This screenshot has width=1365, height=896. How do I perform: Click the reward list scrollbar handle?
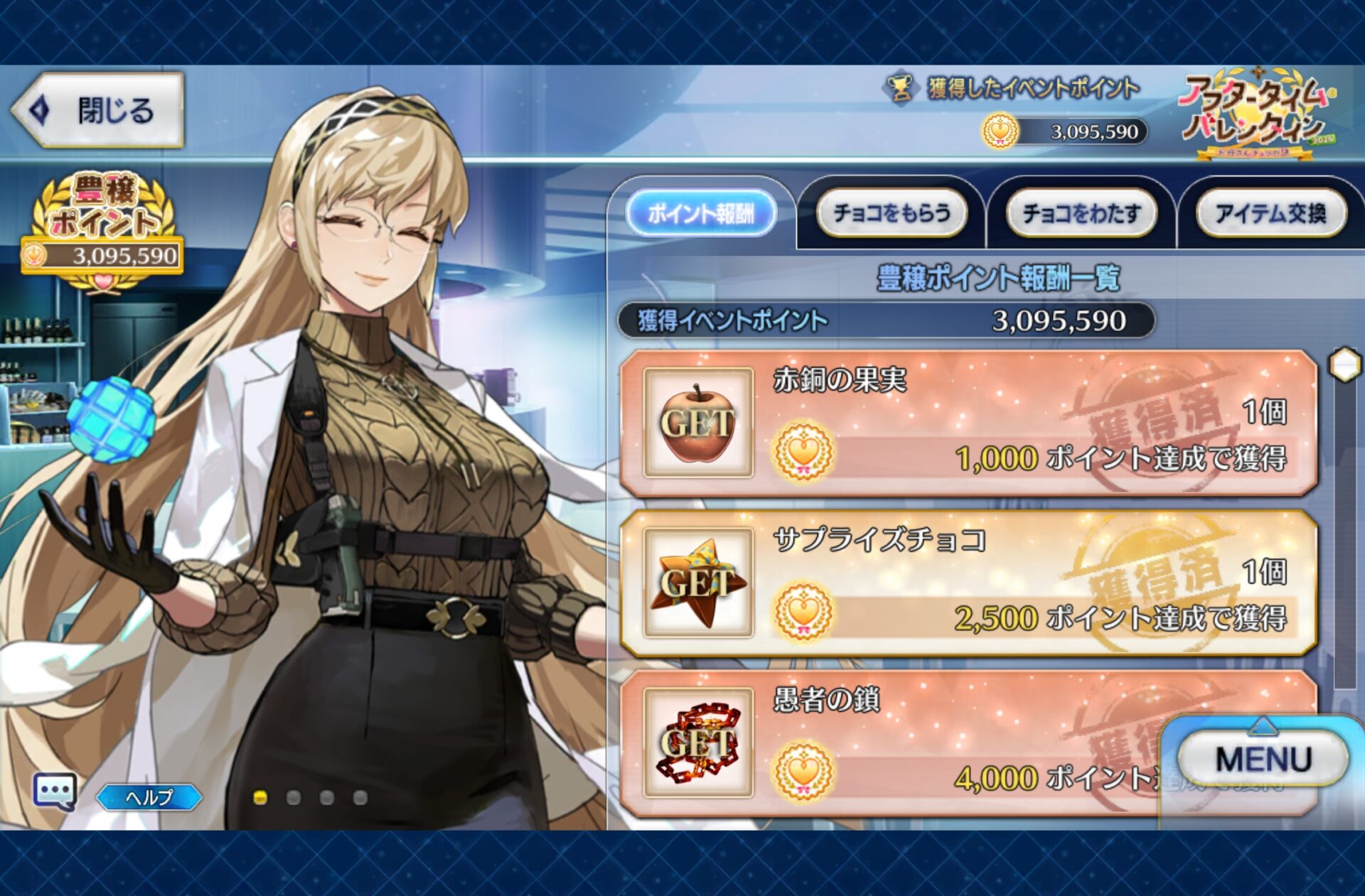tap(1344, 365)
